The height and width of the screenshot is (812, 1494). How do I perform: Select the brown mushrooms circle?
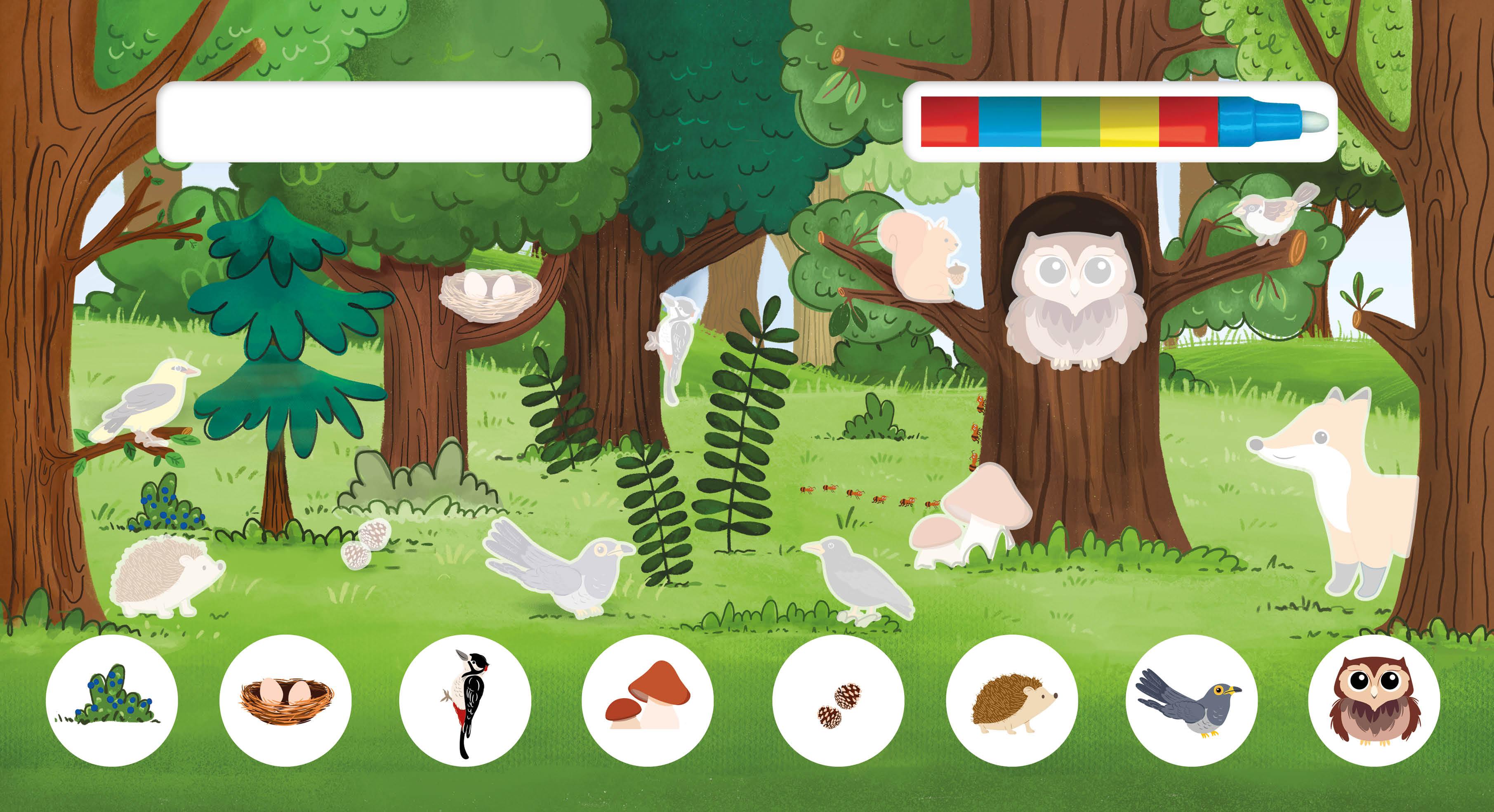[x=648, y=700]
